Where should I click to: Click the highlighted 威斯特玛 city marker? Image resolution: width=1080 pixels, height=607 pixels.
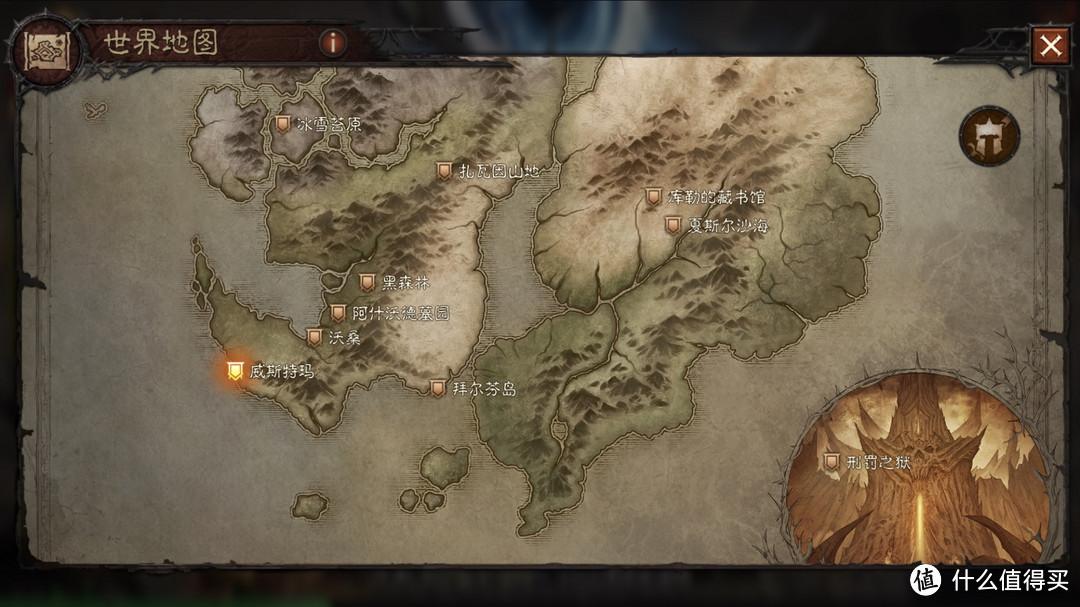click(x=235, y=371)
